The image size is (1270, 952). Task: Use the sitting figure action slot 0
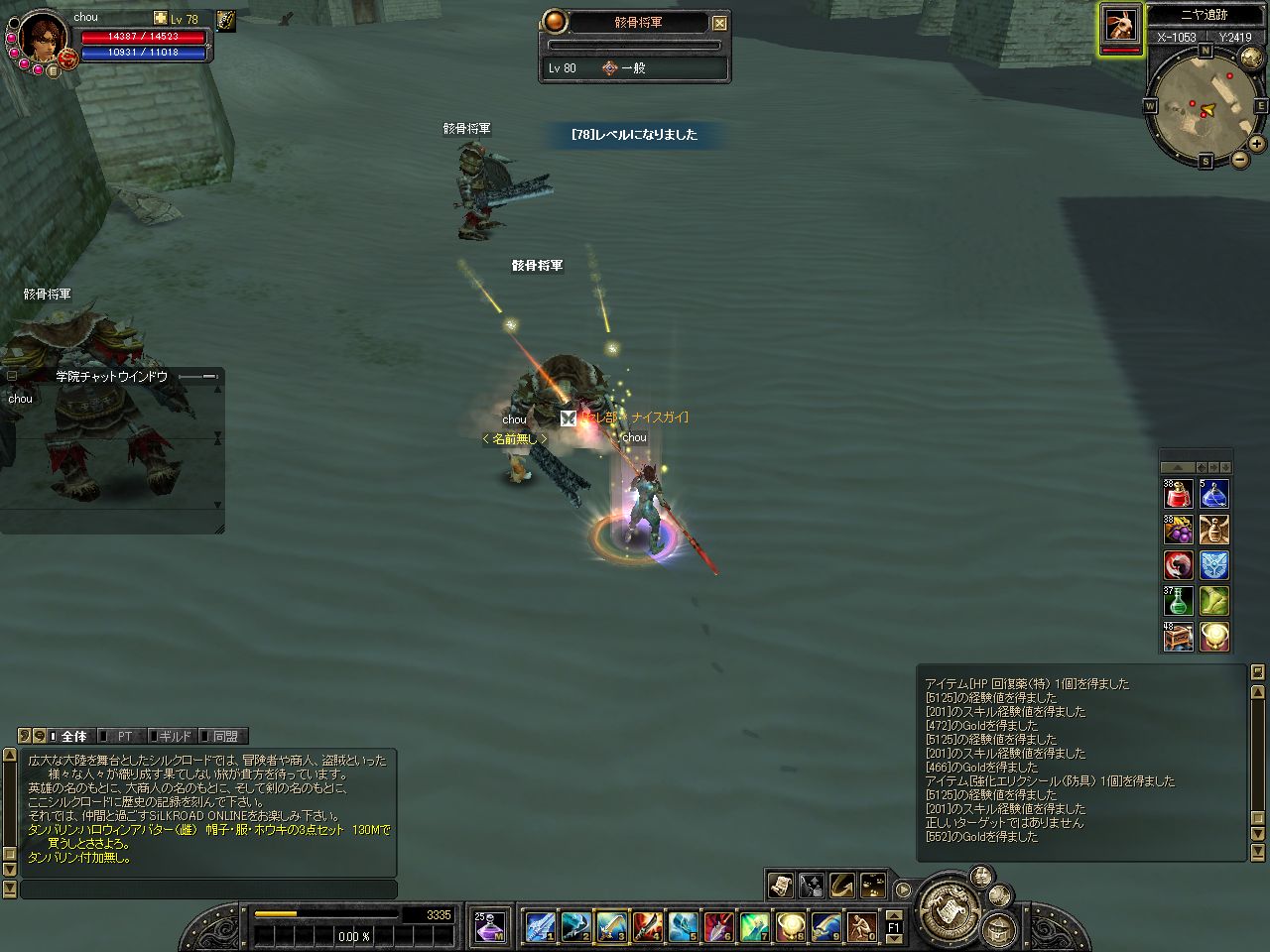point(862,926)
